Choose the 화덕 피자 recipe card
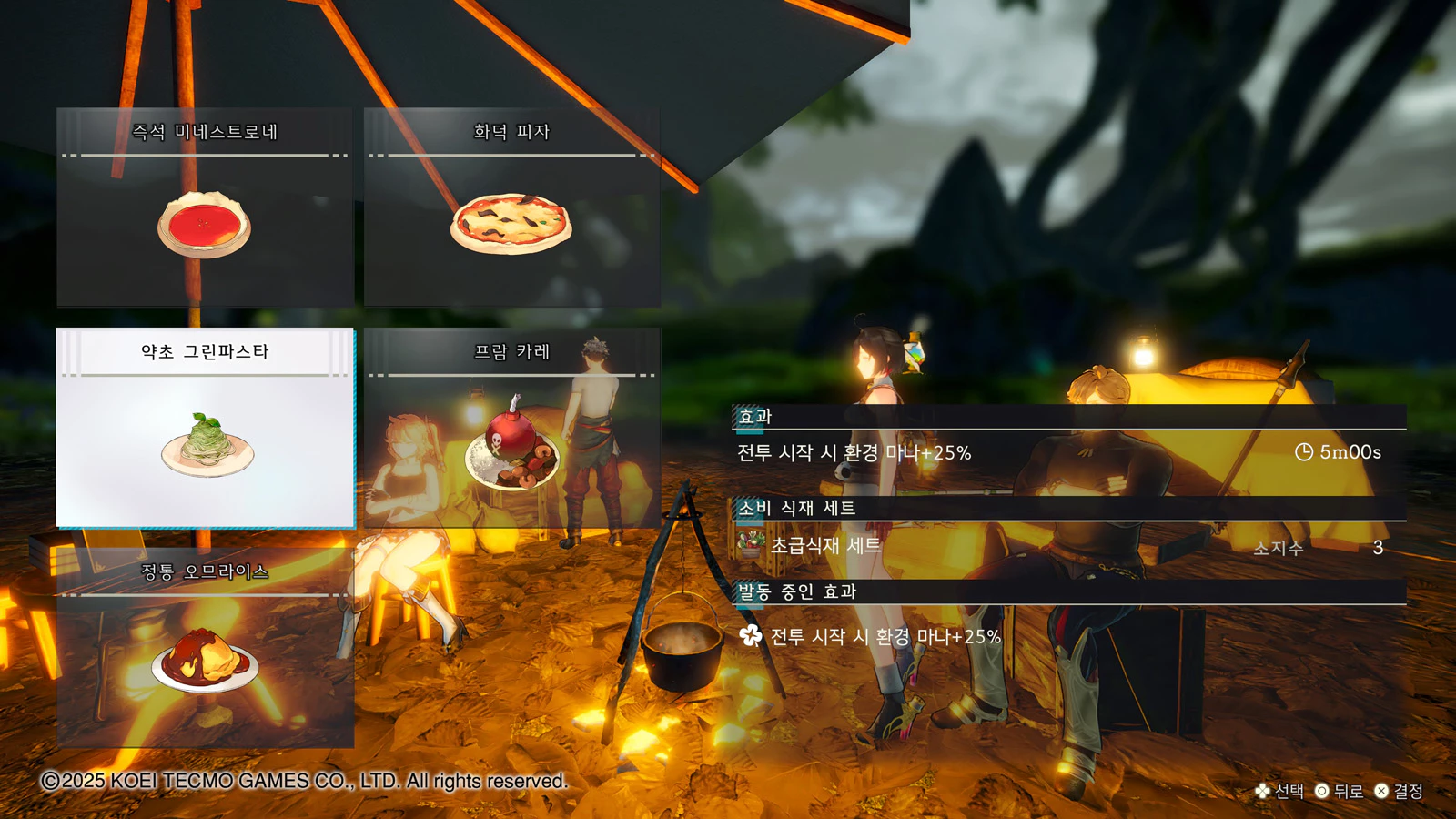The width and height of the screenshot is (1456, 819). [511, 207]
